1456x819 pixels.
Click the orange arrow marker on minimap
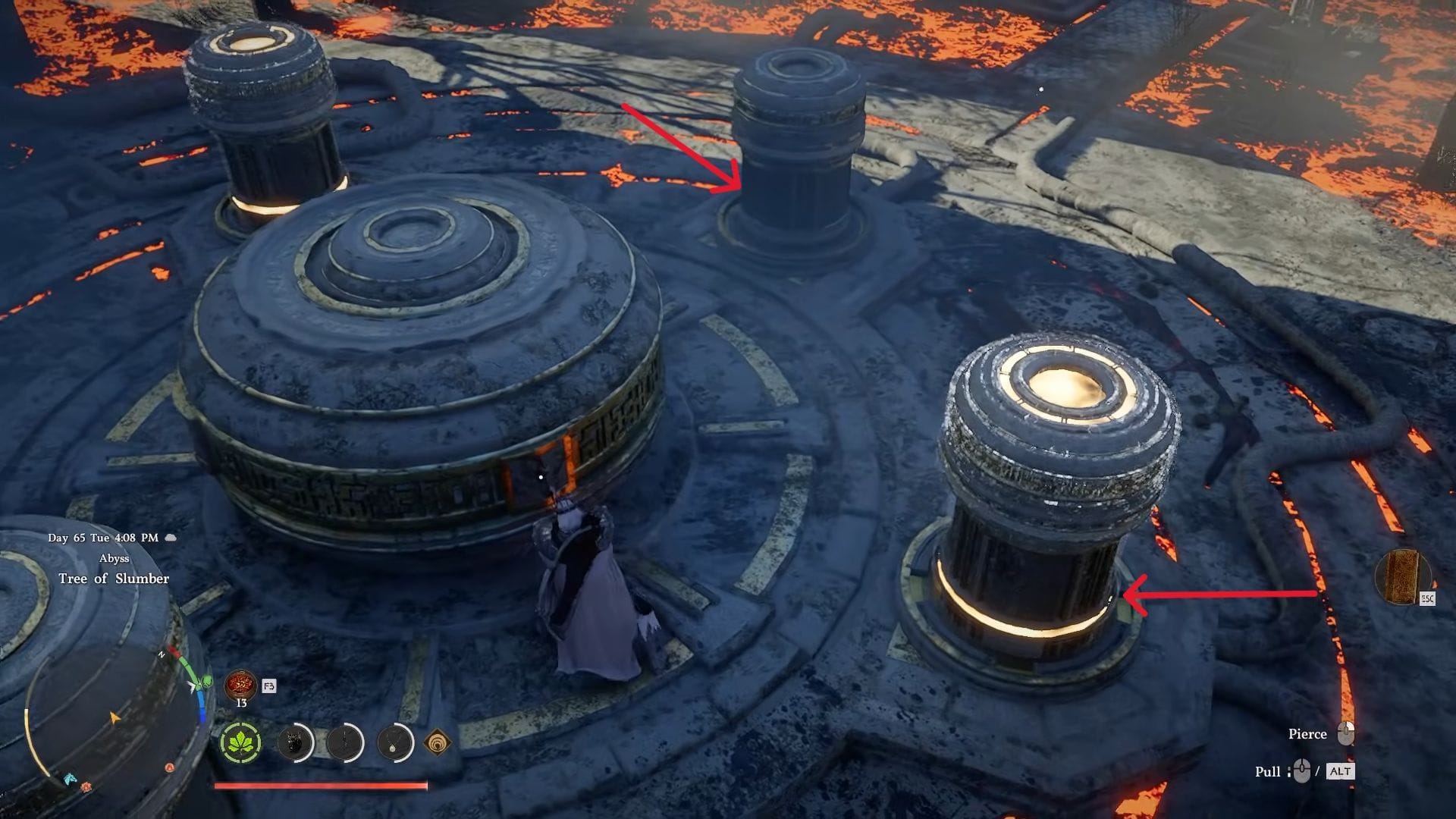point(115,717)
